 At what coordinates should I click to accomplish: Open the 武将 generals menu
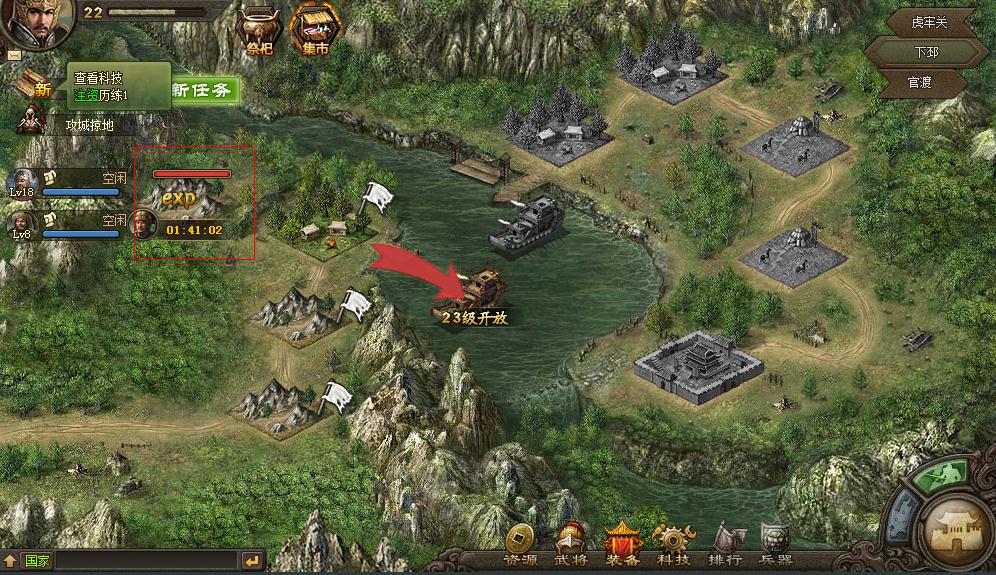pos(571,545)
